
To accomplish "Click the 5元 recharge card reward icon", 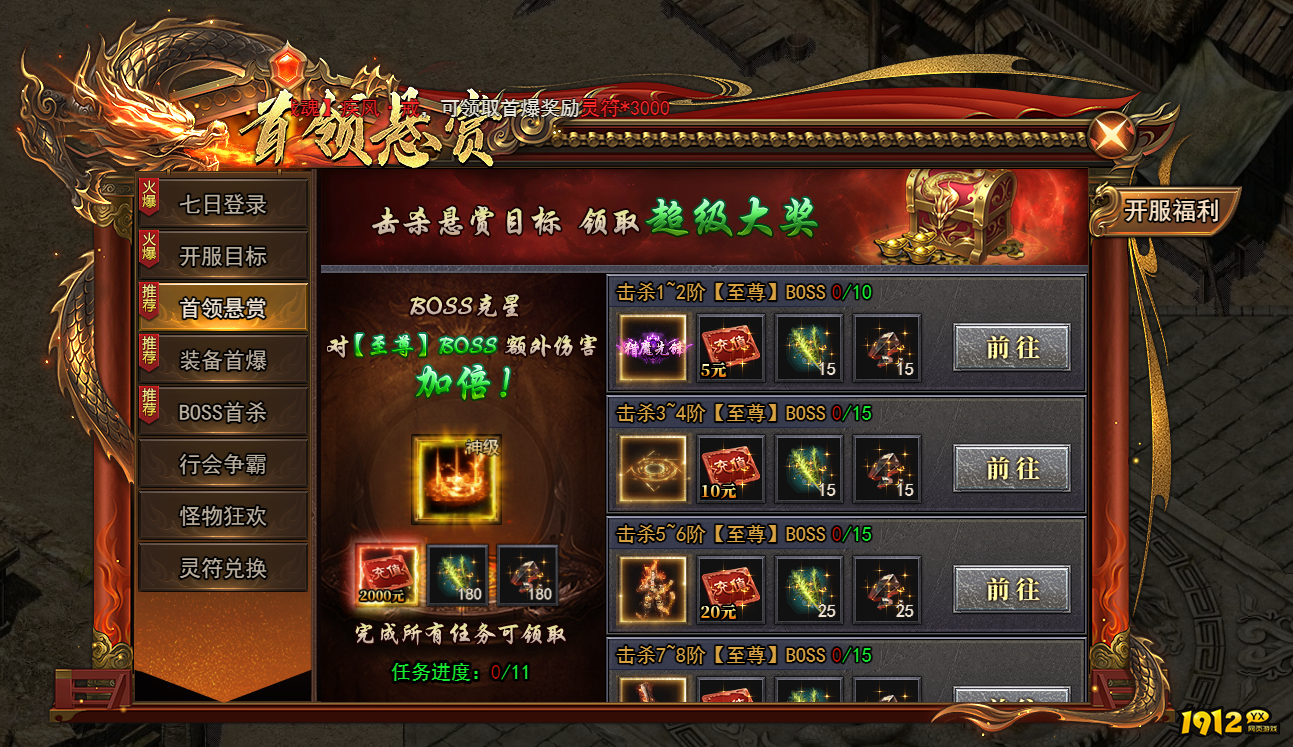I will 730,349.
